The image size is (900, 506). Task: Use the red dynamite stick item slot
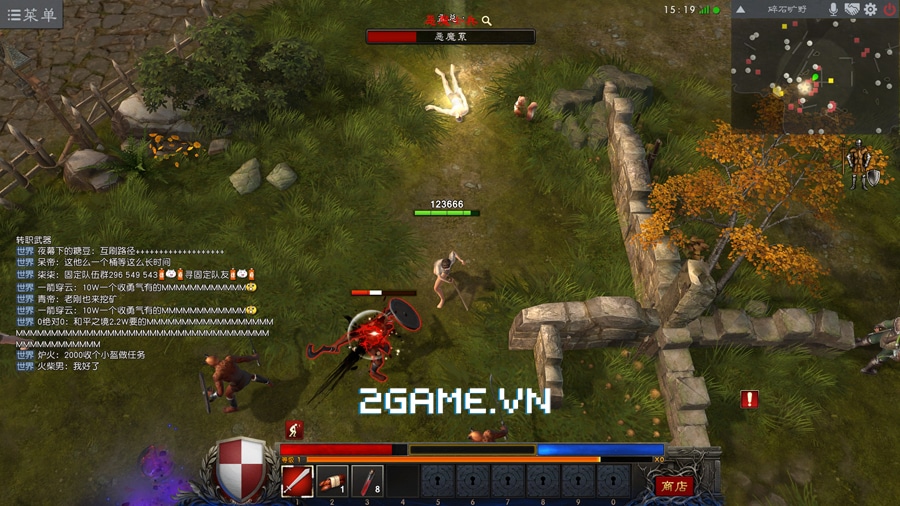(367, 480)
